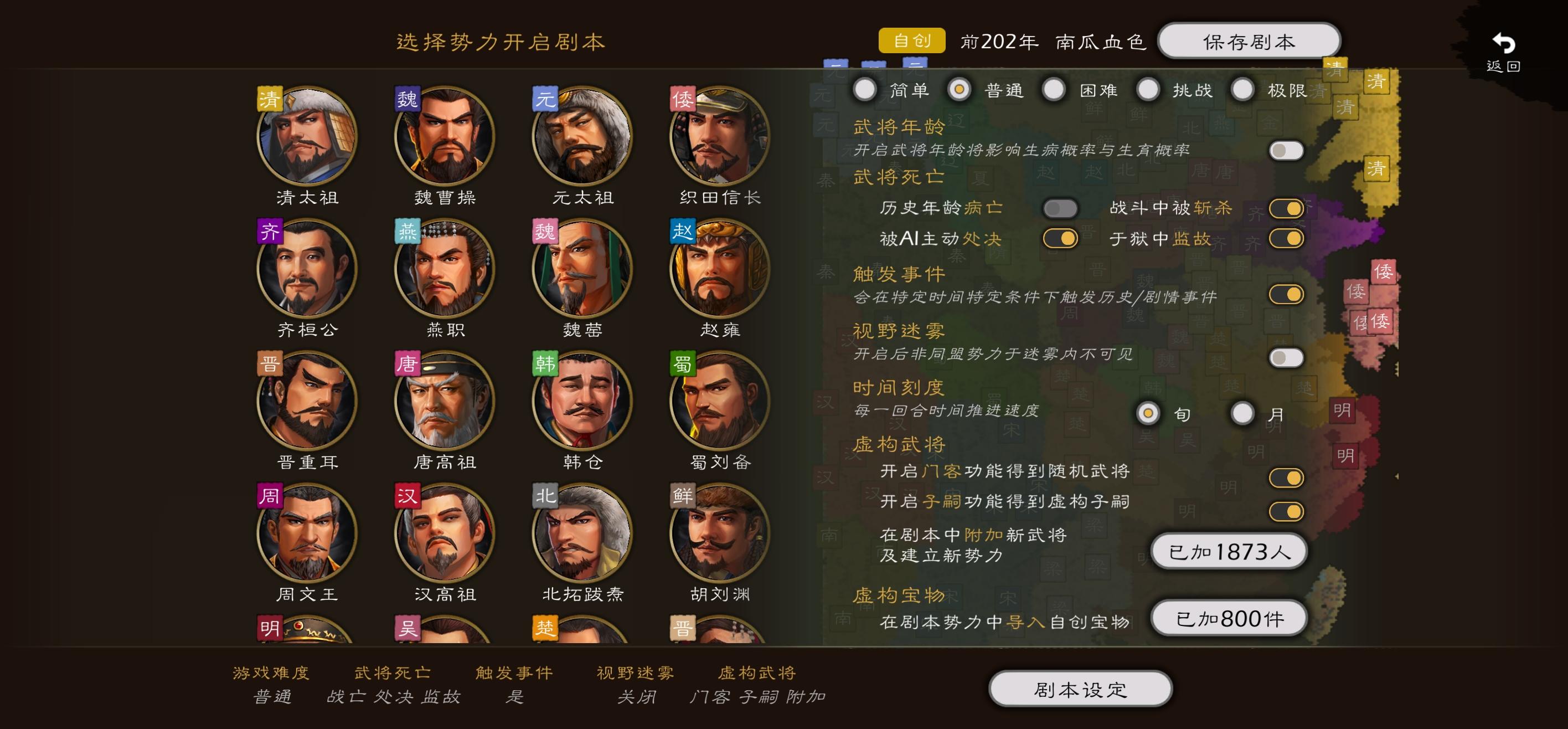The image size is (1568, 729).
Task: Pick the 唐高祖 faction
Action: coord(443,405)
